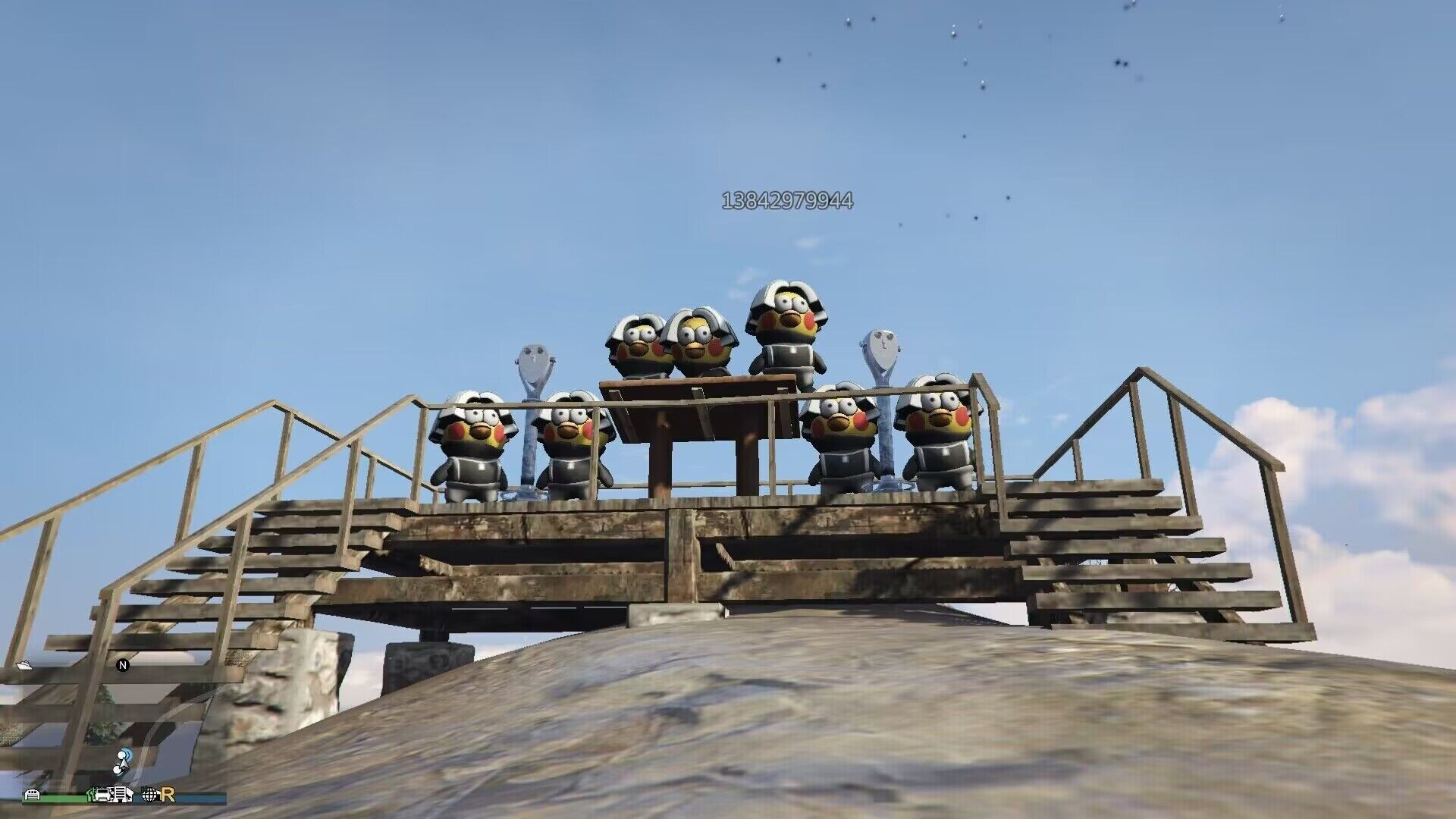Click the globe blip on the minimap

pyautogui.click(x=149, y=795)
